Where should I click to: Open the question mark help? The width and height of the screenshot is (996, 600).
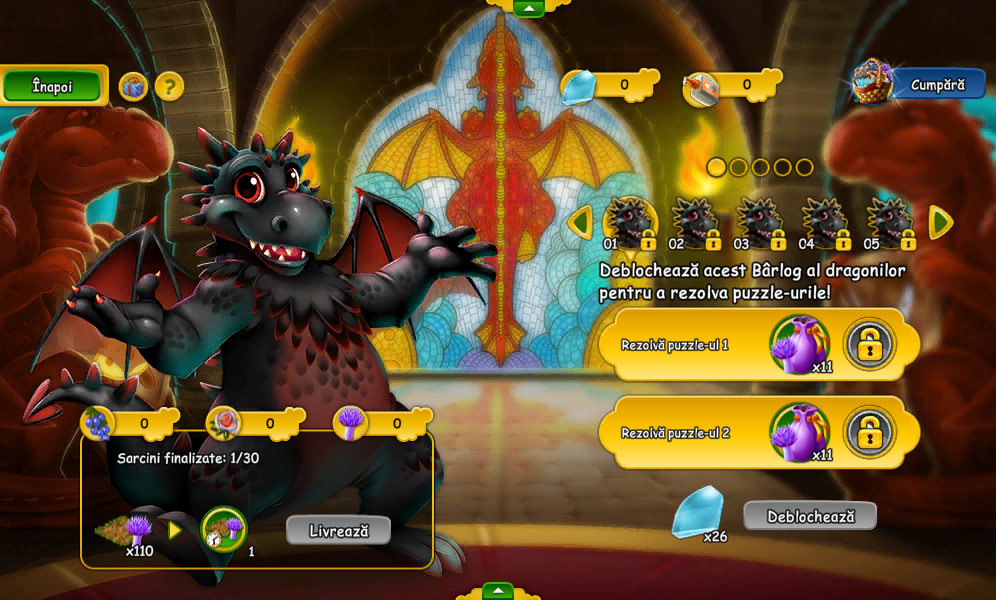pos(169,87)
